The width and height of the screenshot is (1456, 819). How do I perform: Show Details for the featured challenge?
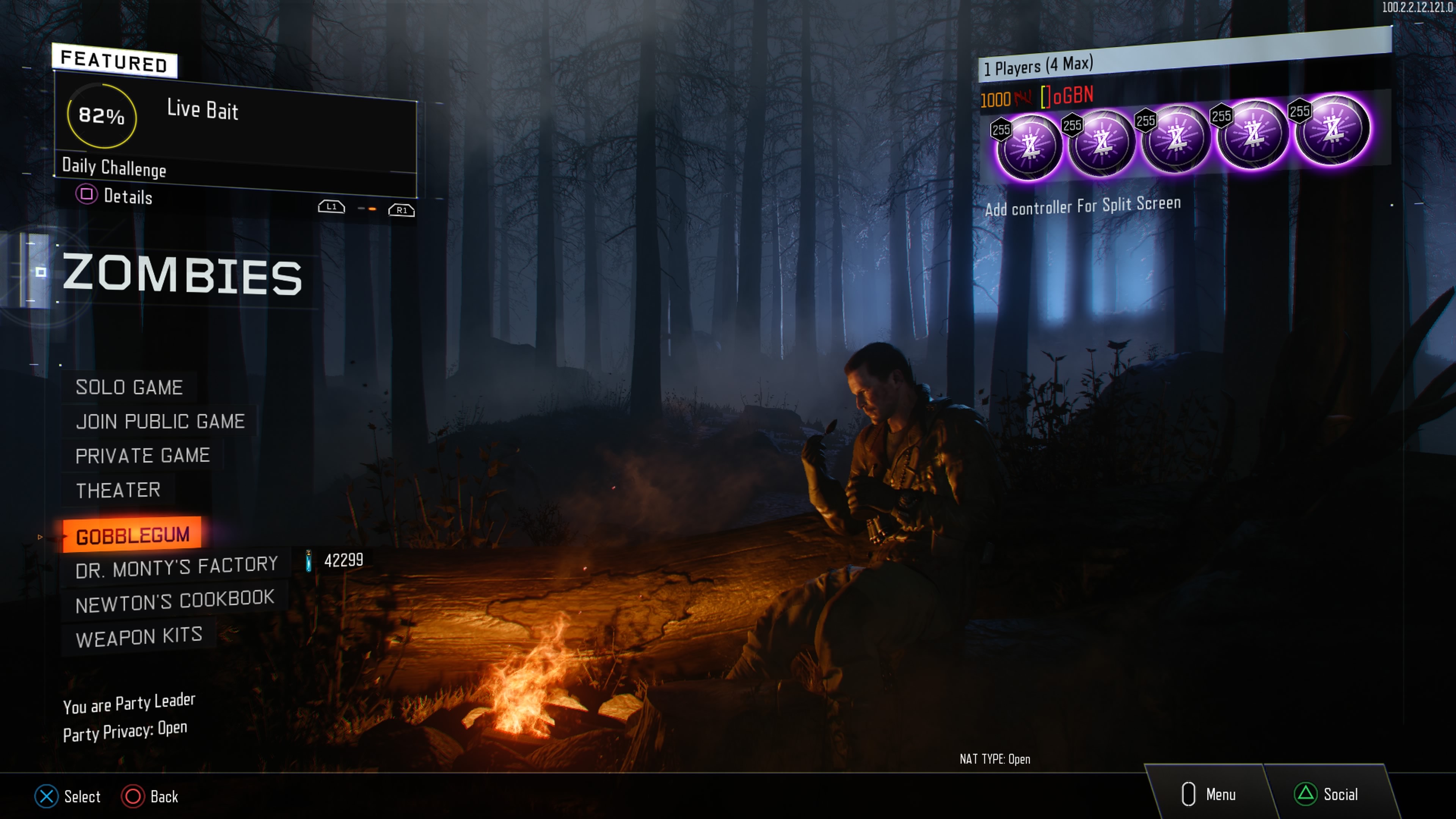pyautogui.click(x=115, y=196)
